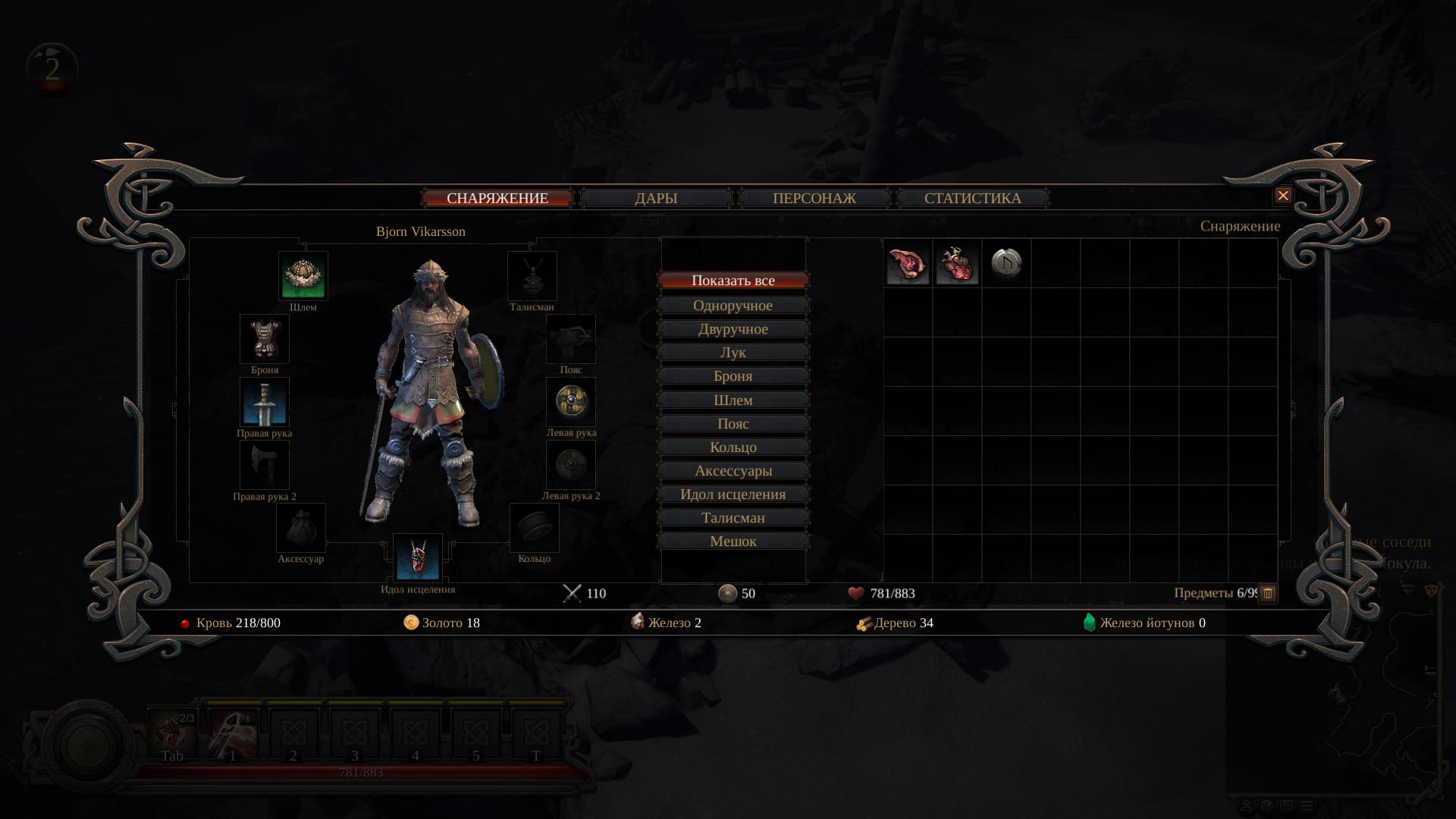Click the equipped armor slot
This screenshot has width=1456, height=819.
point(265,339)
